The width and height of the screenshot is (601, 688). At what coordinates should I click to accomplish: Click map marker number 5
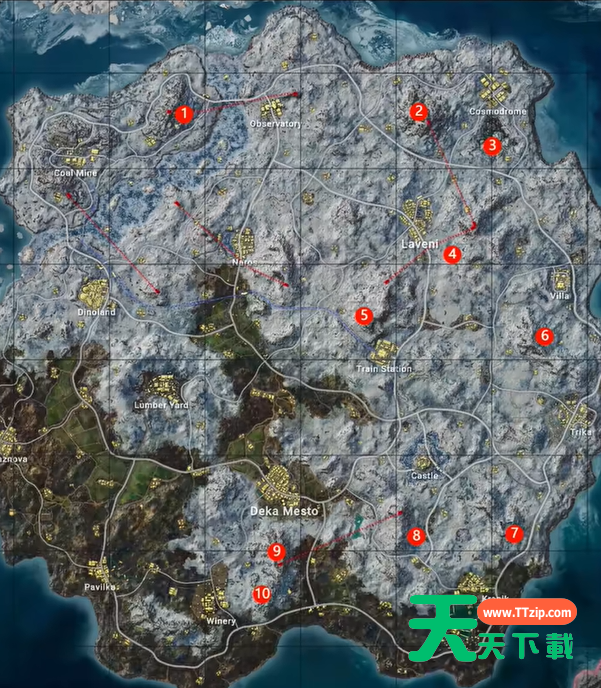coord(364,315)
